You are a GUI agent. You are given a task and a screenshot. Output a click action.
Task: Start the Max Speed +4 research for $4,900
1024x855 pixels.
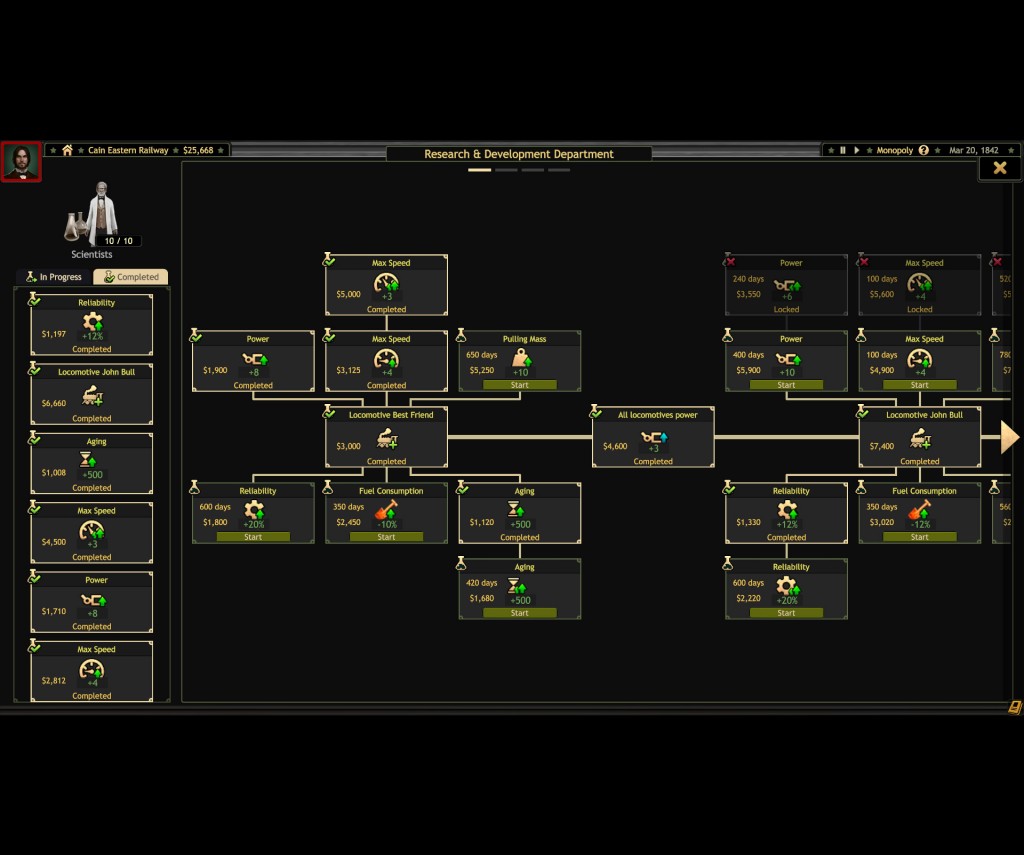[919, 385]
